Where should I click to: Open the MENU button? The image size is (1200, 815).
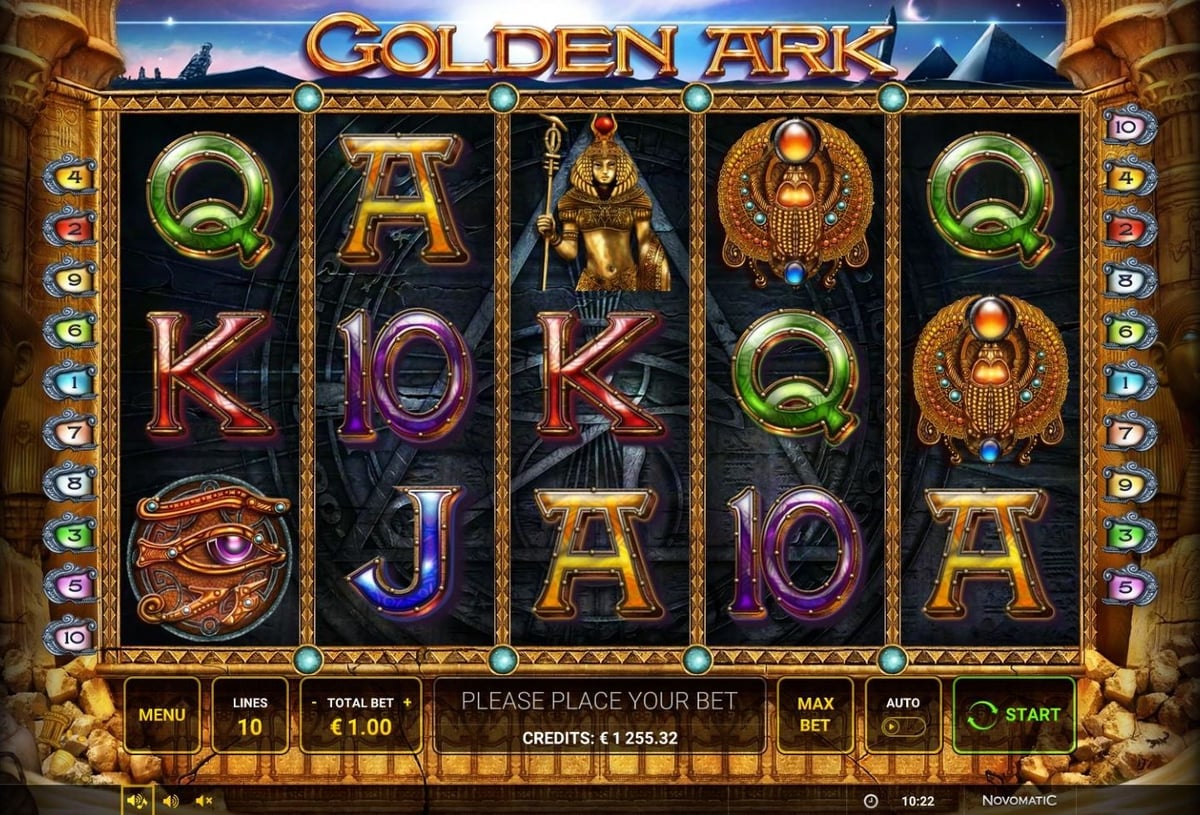coord(161,715)
